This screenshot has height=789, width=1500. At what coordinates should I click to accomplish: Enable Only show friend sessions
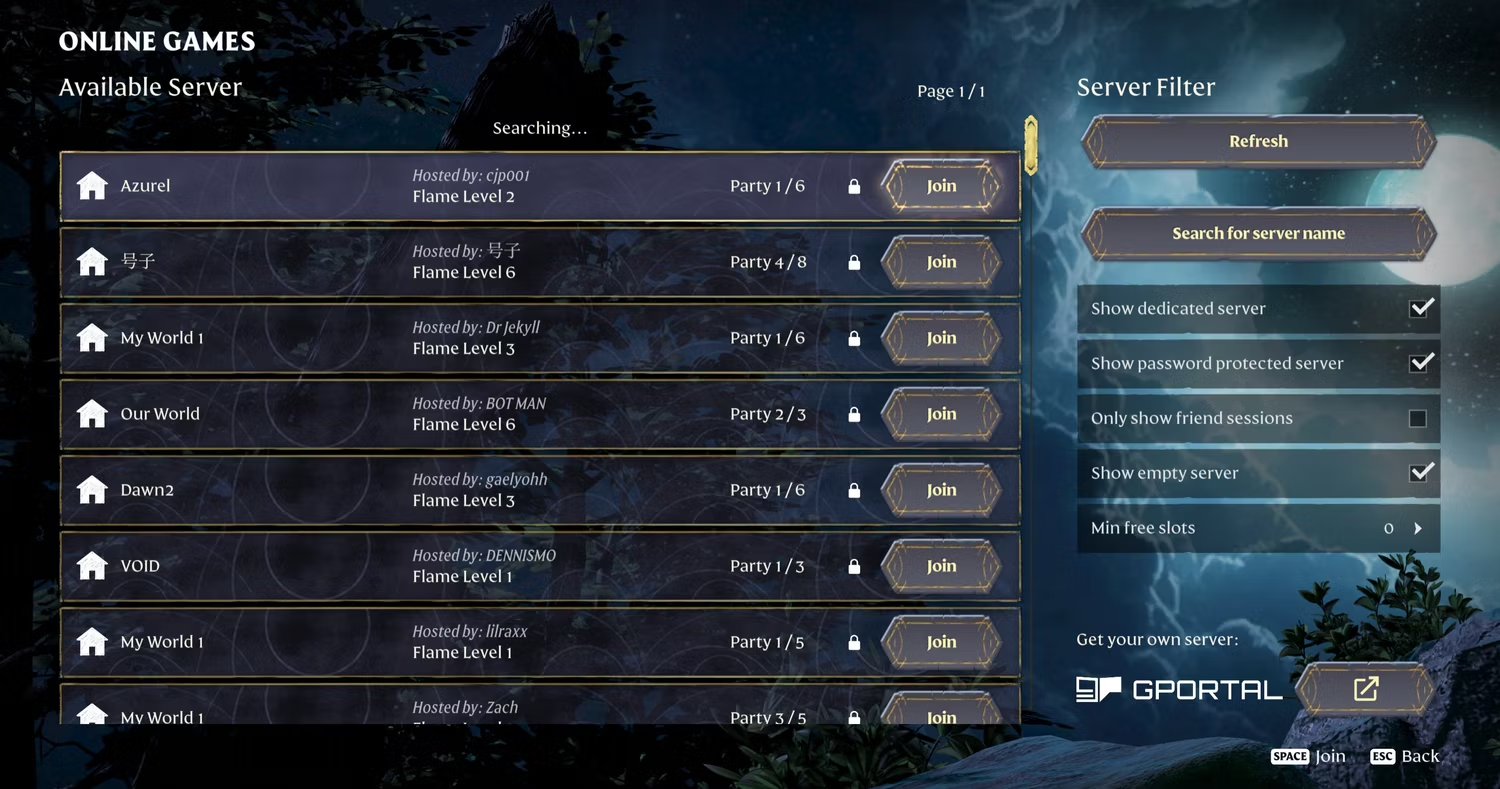1417,418
